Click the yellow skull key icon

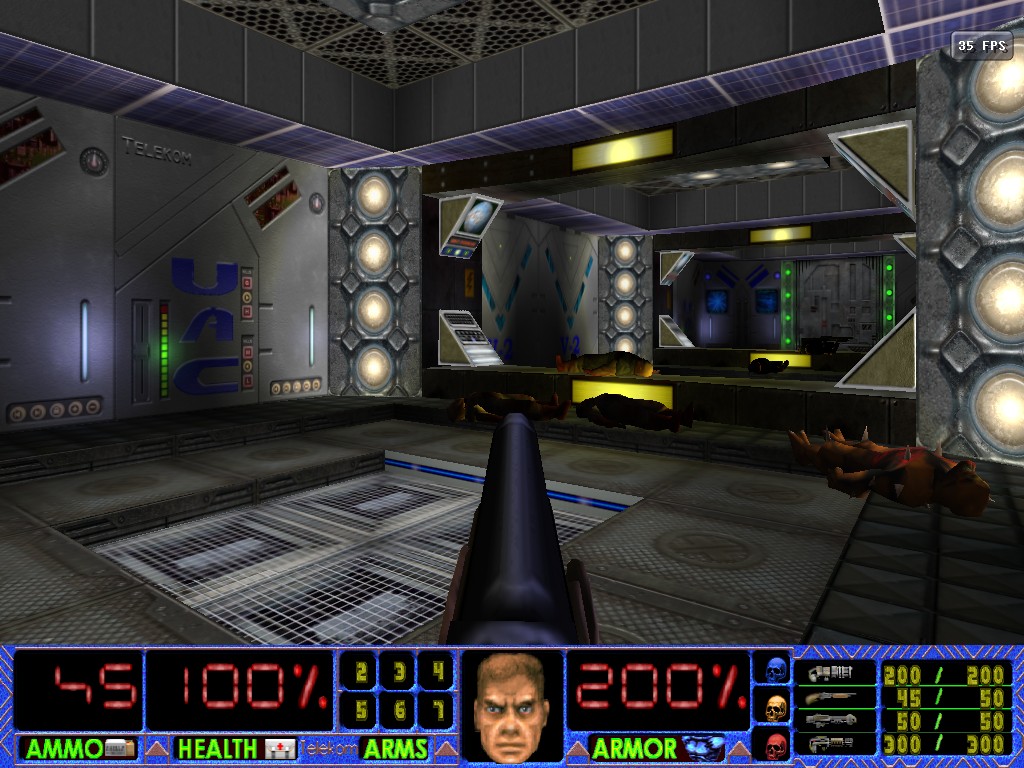click(775, 708)
